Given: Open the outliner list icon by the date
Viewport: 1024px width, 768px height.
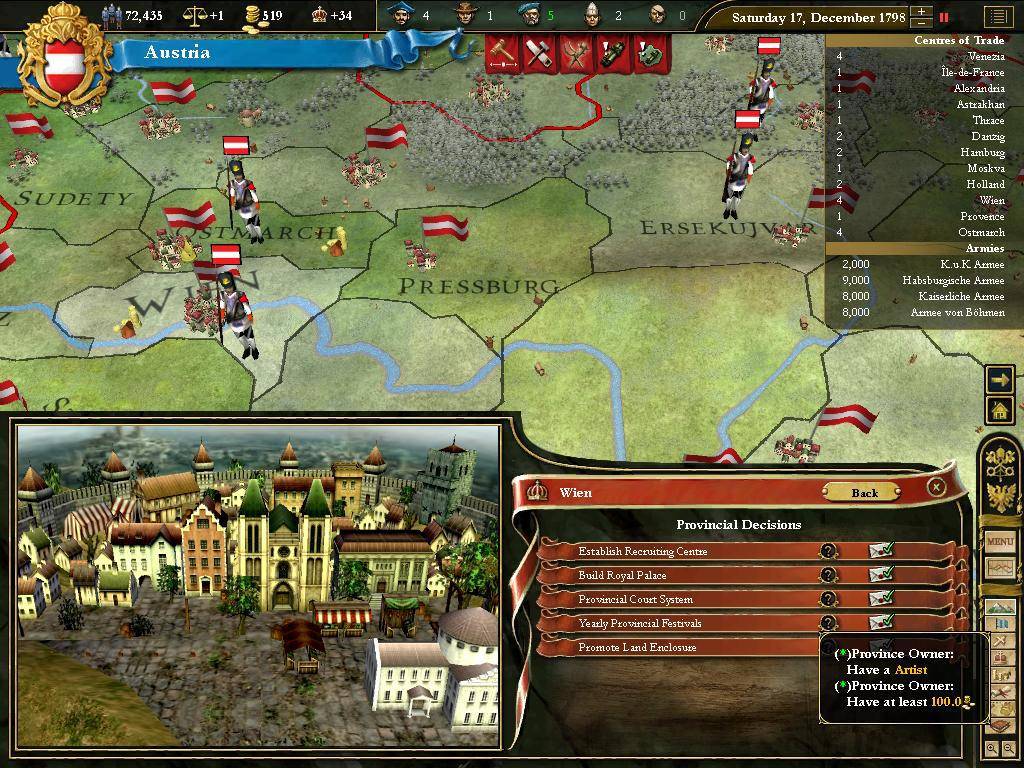Looking at the screenshot, I should click(997, 17).
